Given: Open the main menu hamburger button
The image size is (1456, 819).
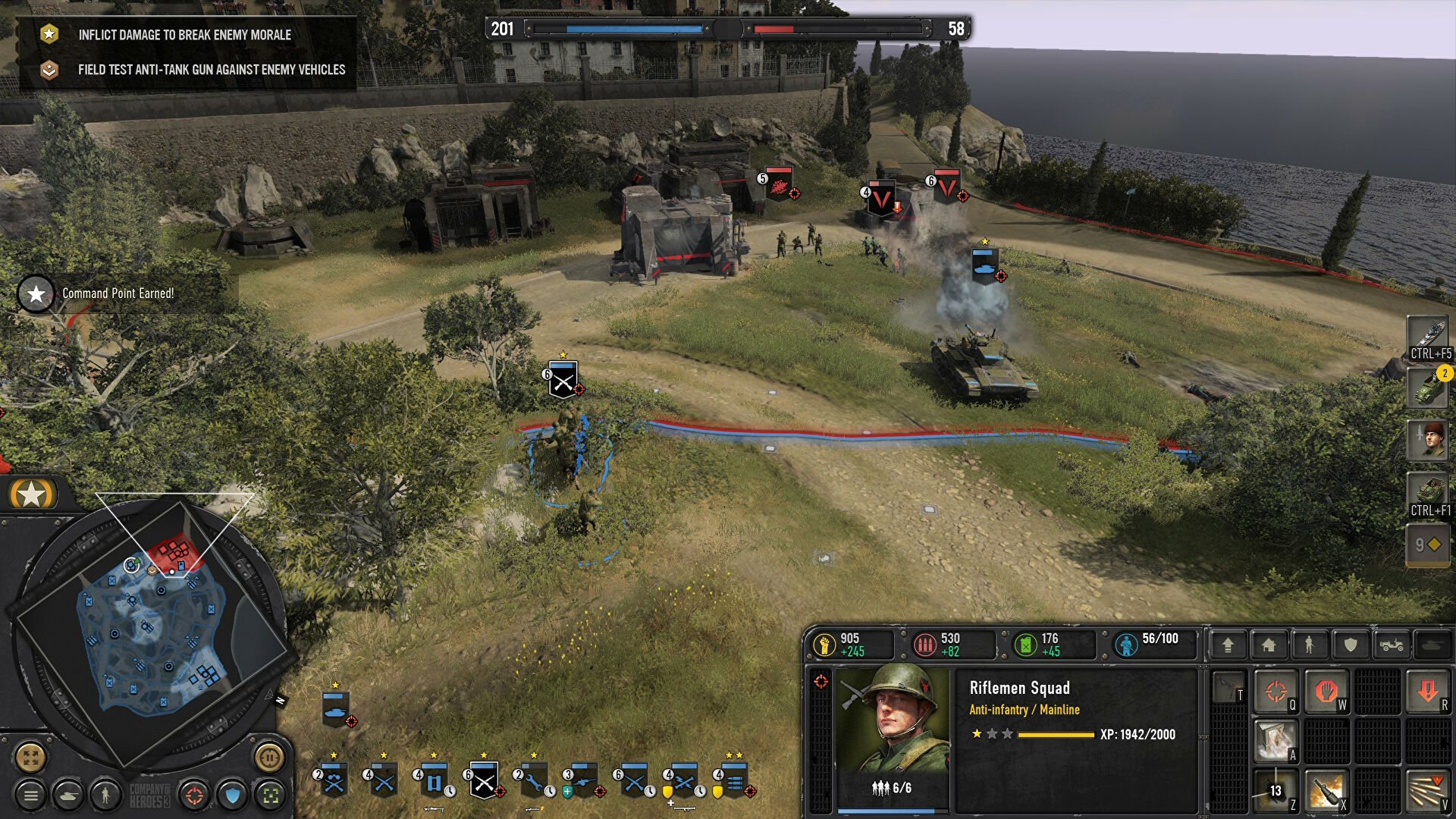Looking at the screenshot, I should 31,795.
